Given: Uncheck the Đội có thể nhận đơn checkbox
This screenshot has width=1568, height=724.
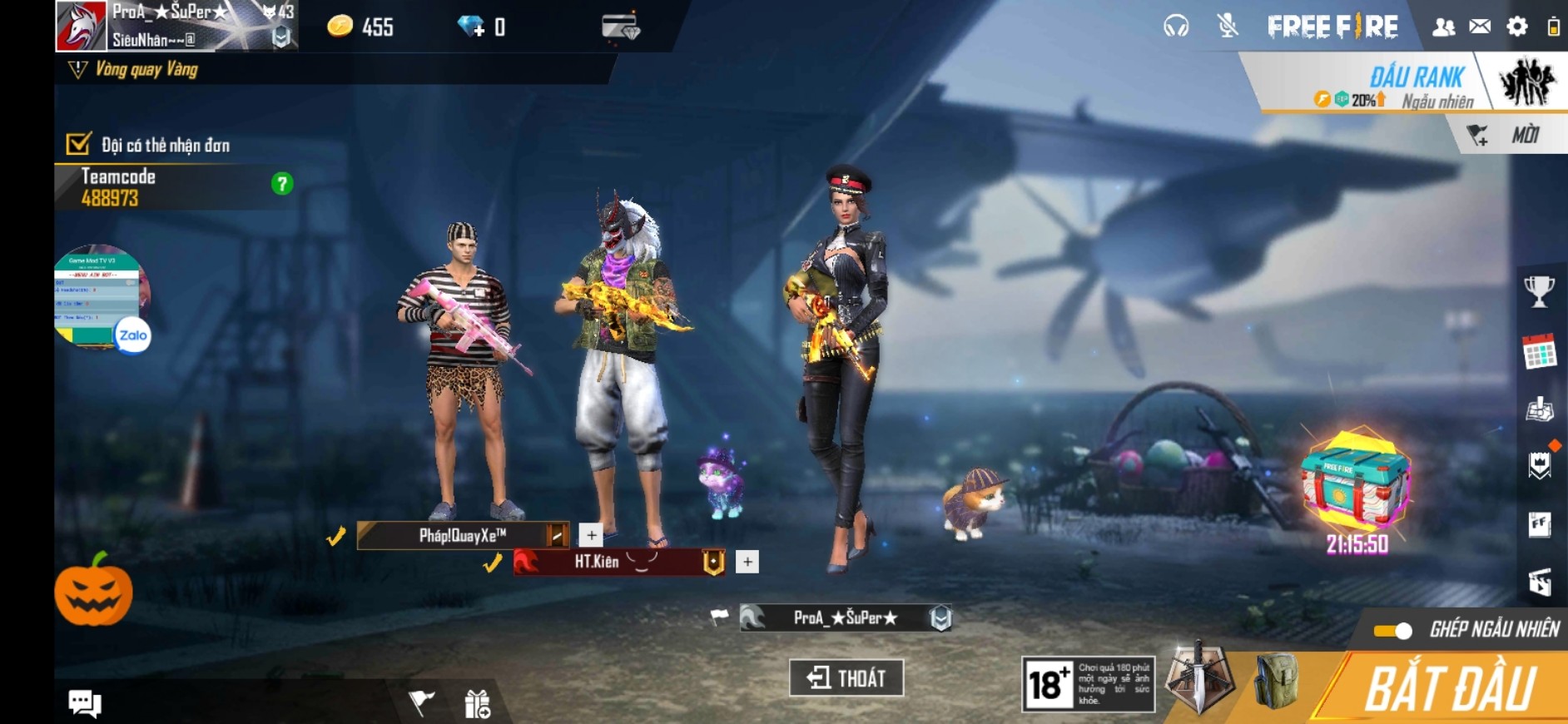Looking at the screenshot, I should pos(78,144).
